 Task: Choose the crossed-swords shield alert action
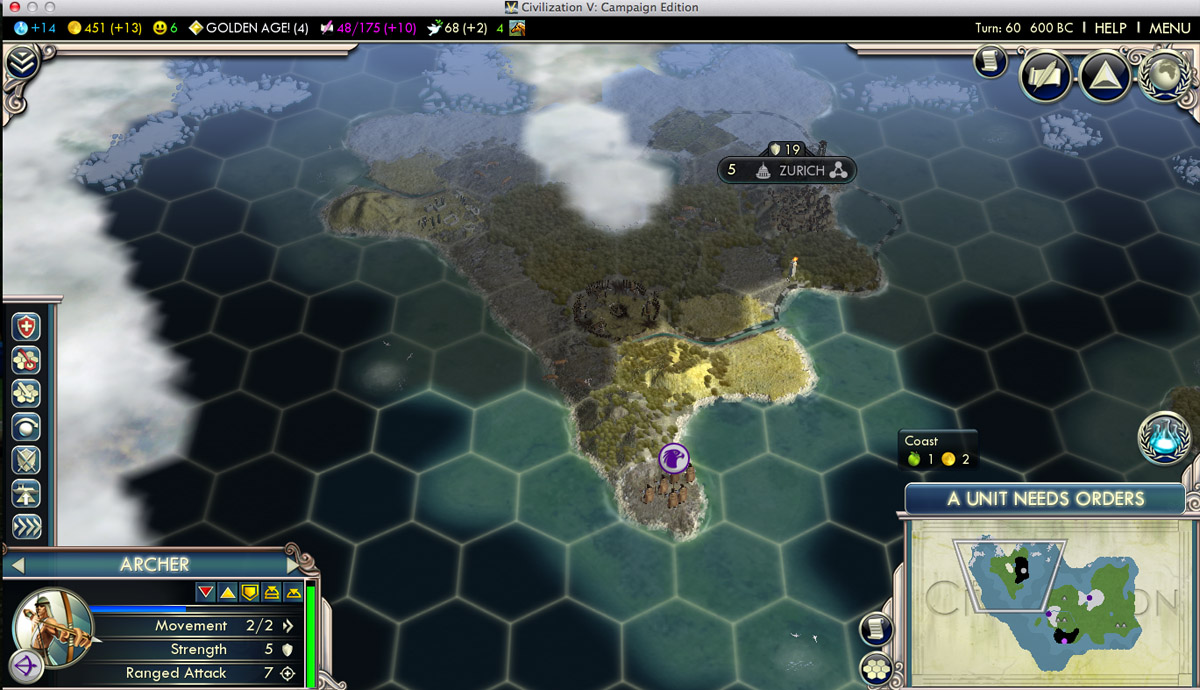pyautogui.click(x=26, y=460)
